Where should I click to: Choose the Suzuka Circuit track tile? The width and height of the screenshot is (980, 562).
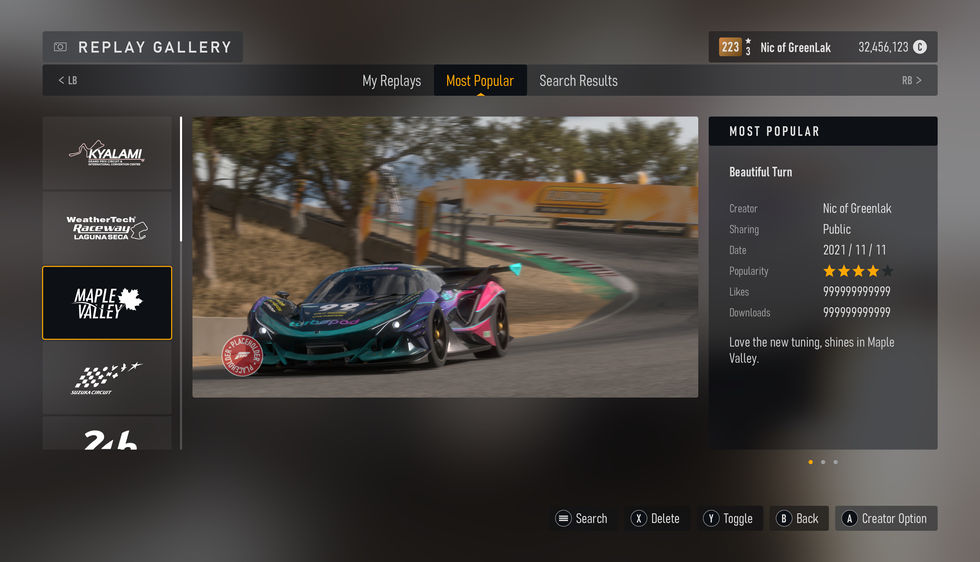107,378
